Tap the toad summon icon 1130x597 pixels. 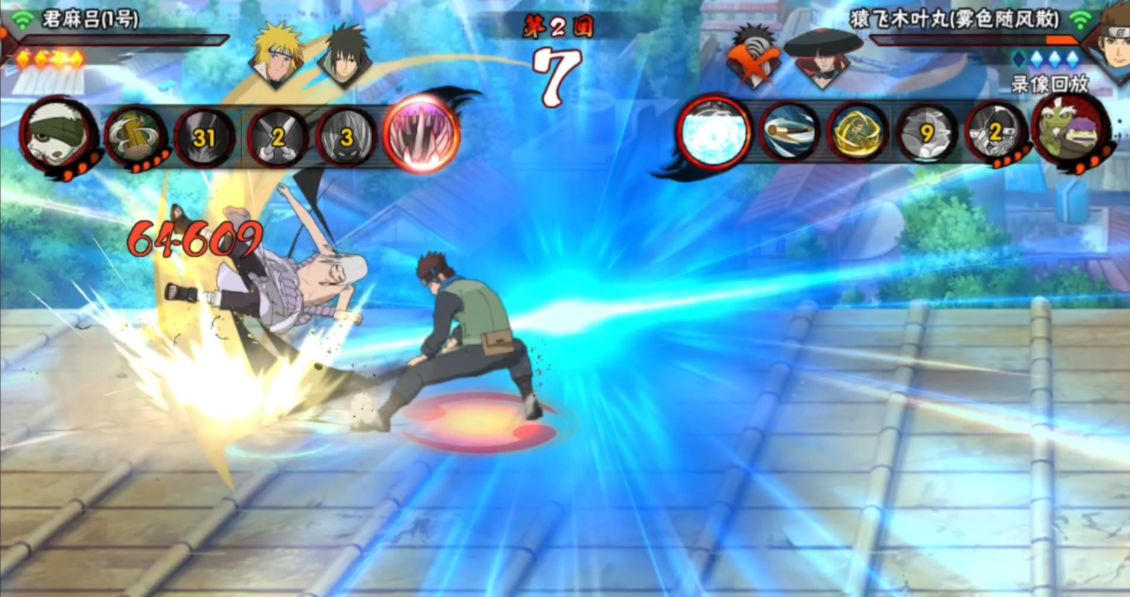(x=1071, y=132)
